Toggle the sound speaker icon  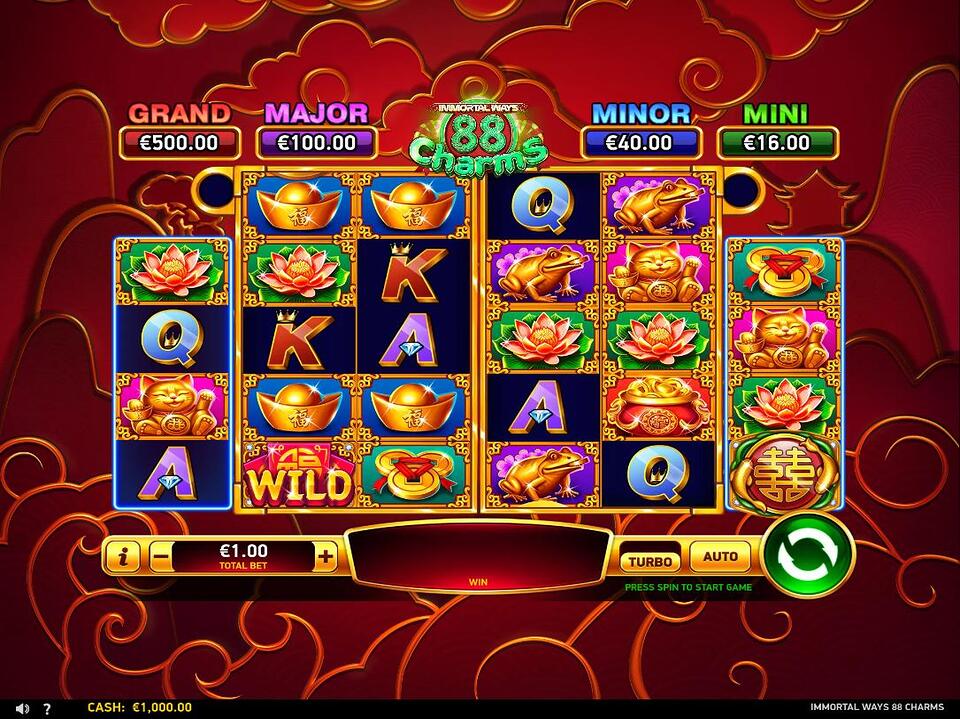pos(23,708)
